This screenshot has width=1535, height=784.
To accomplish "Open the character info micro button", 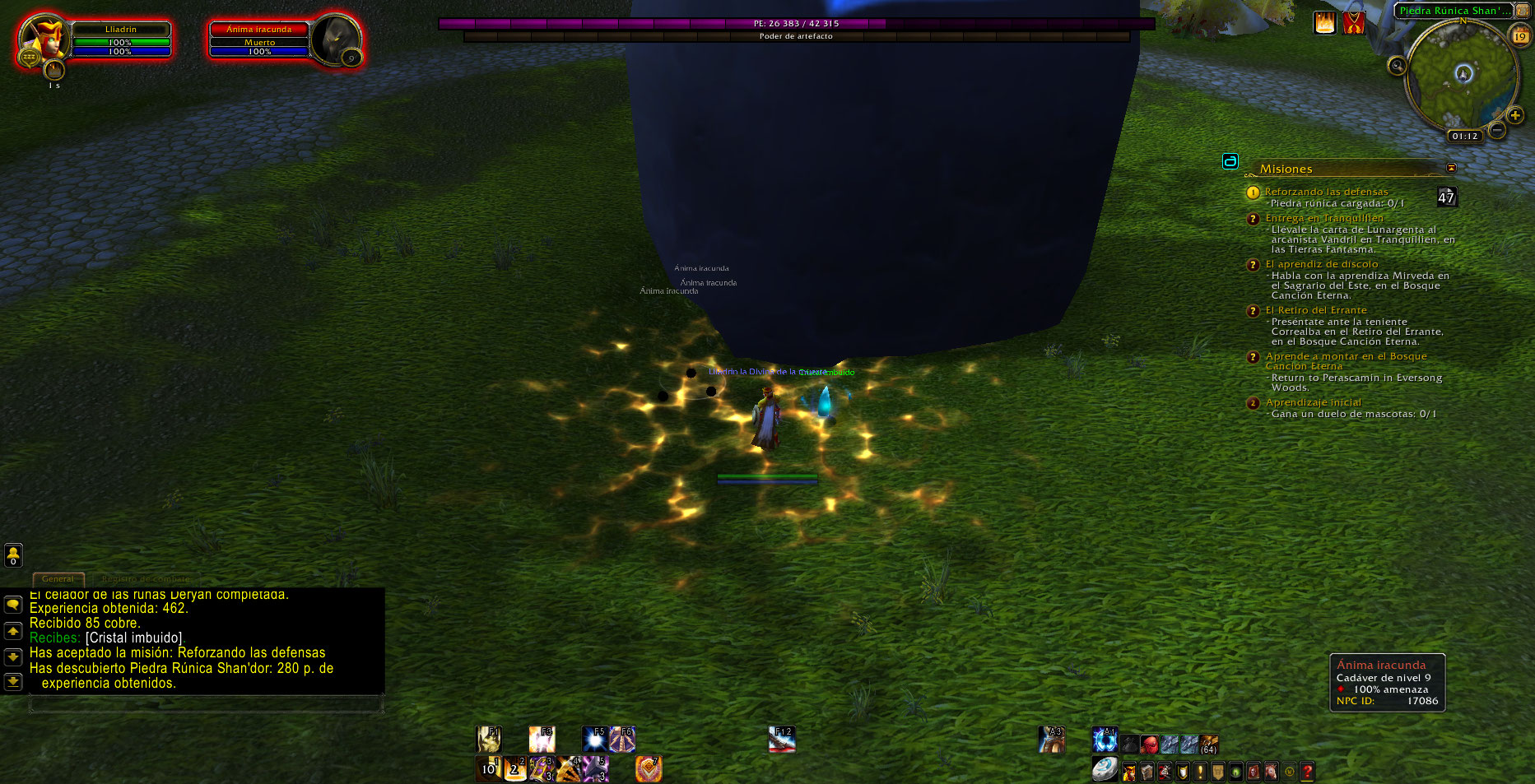I will (x=1129, y=772).
